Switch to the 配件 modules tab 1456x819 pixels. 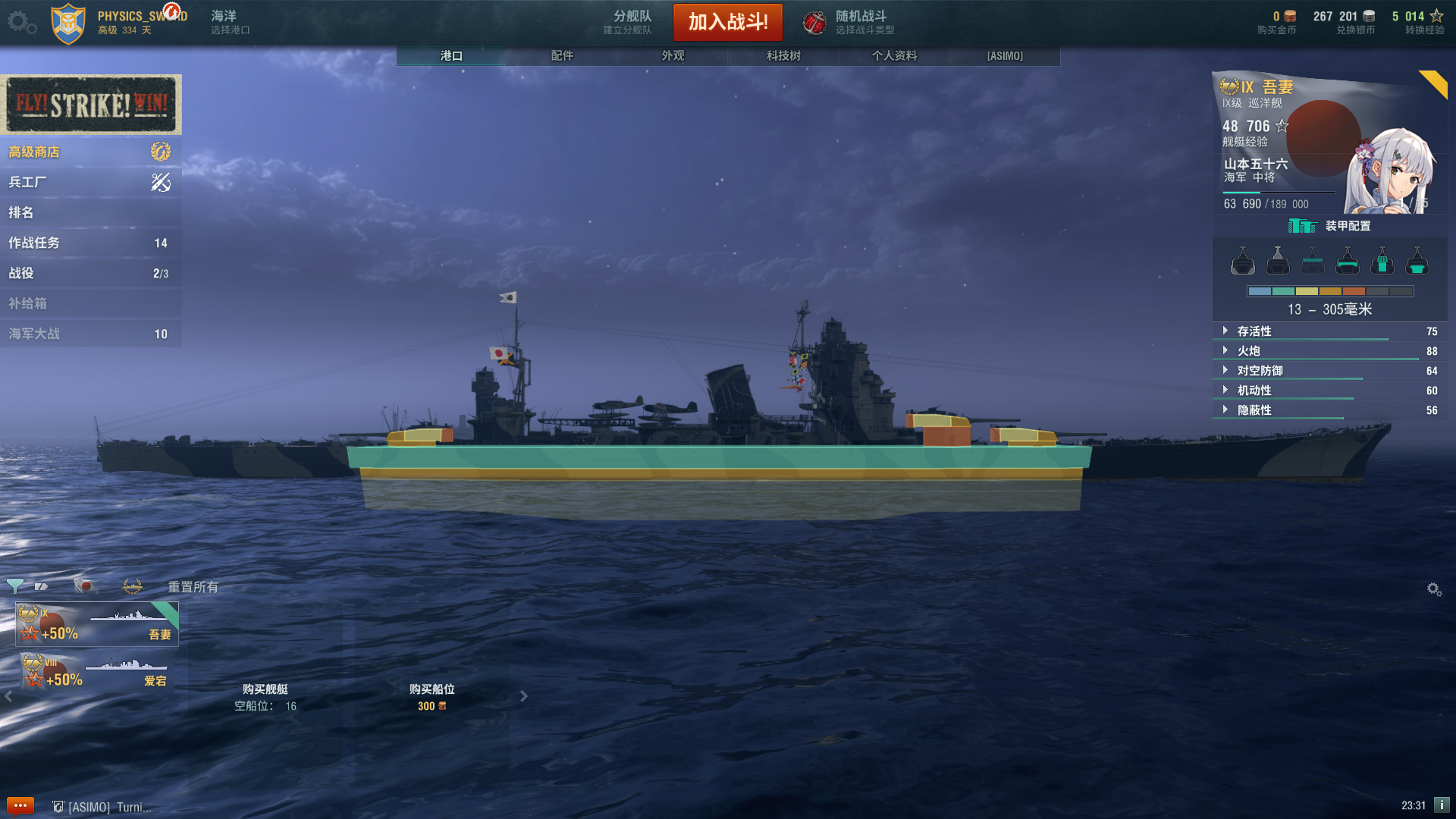[562, 55]
